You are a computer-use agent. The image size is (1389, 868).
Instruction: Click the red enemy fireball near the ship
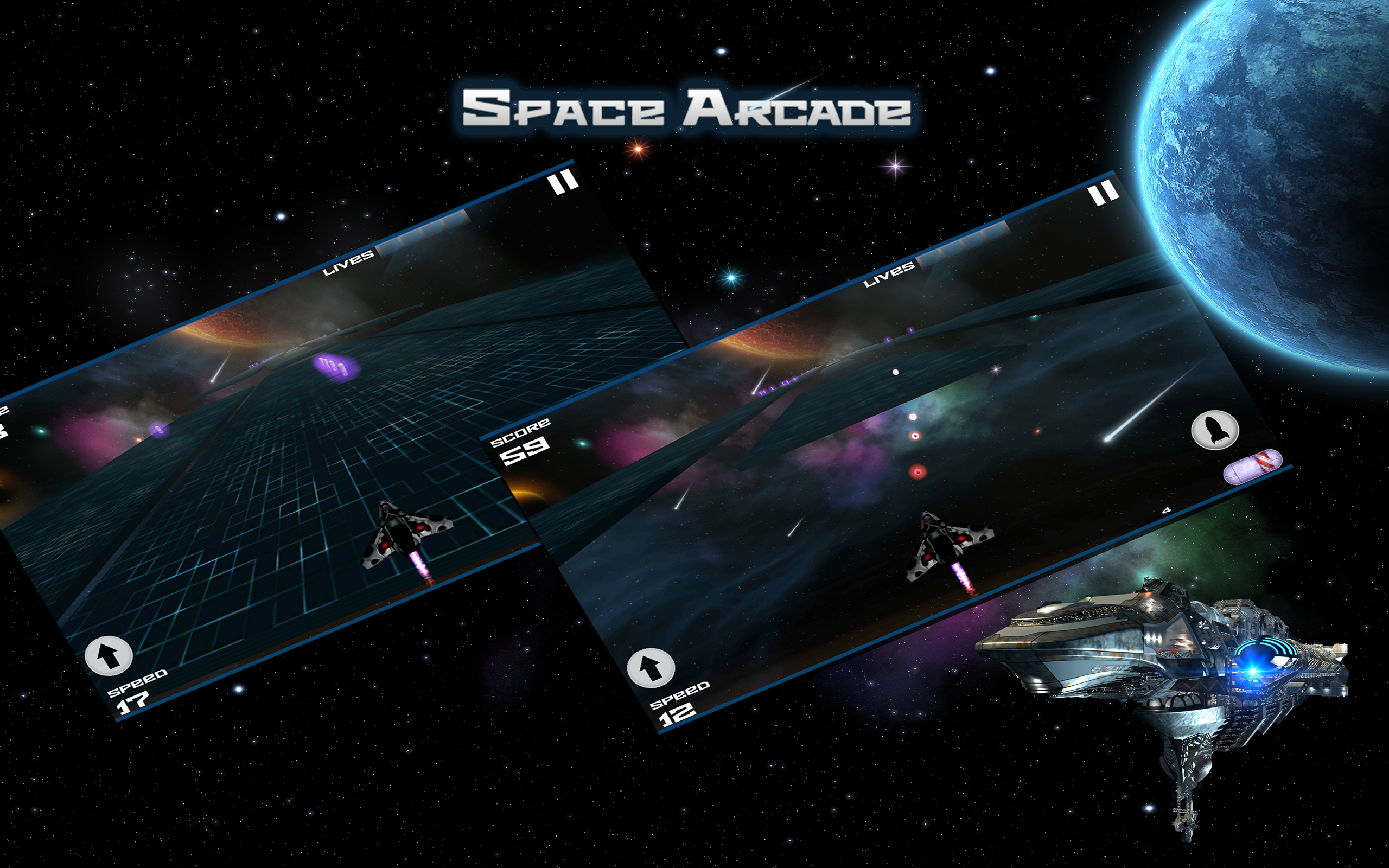click(x=918, y=473)
